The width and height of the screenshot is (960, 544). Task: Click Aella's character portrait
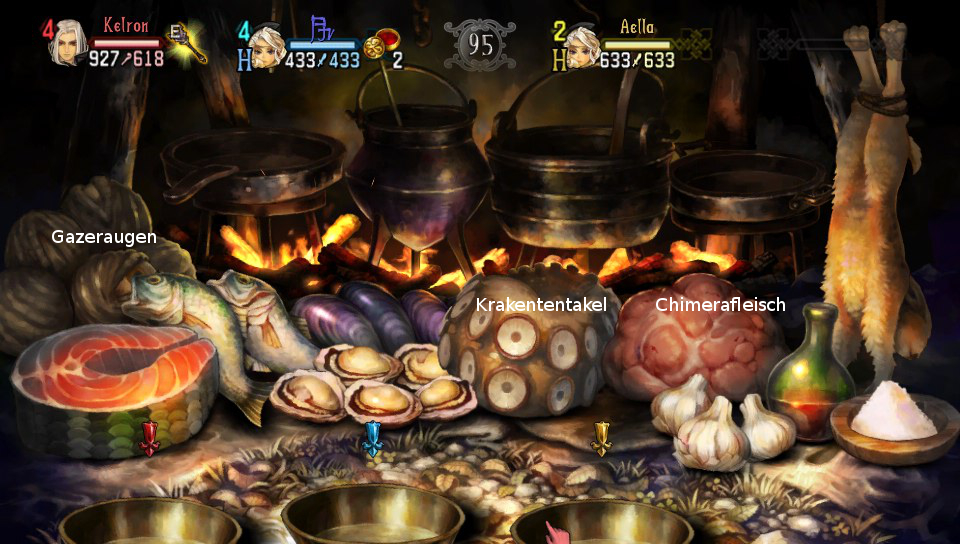point(582,46)
